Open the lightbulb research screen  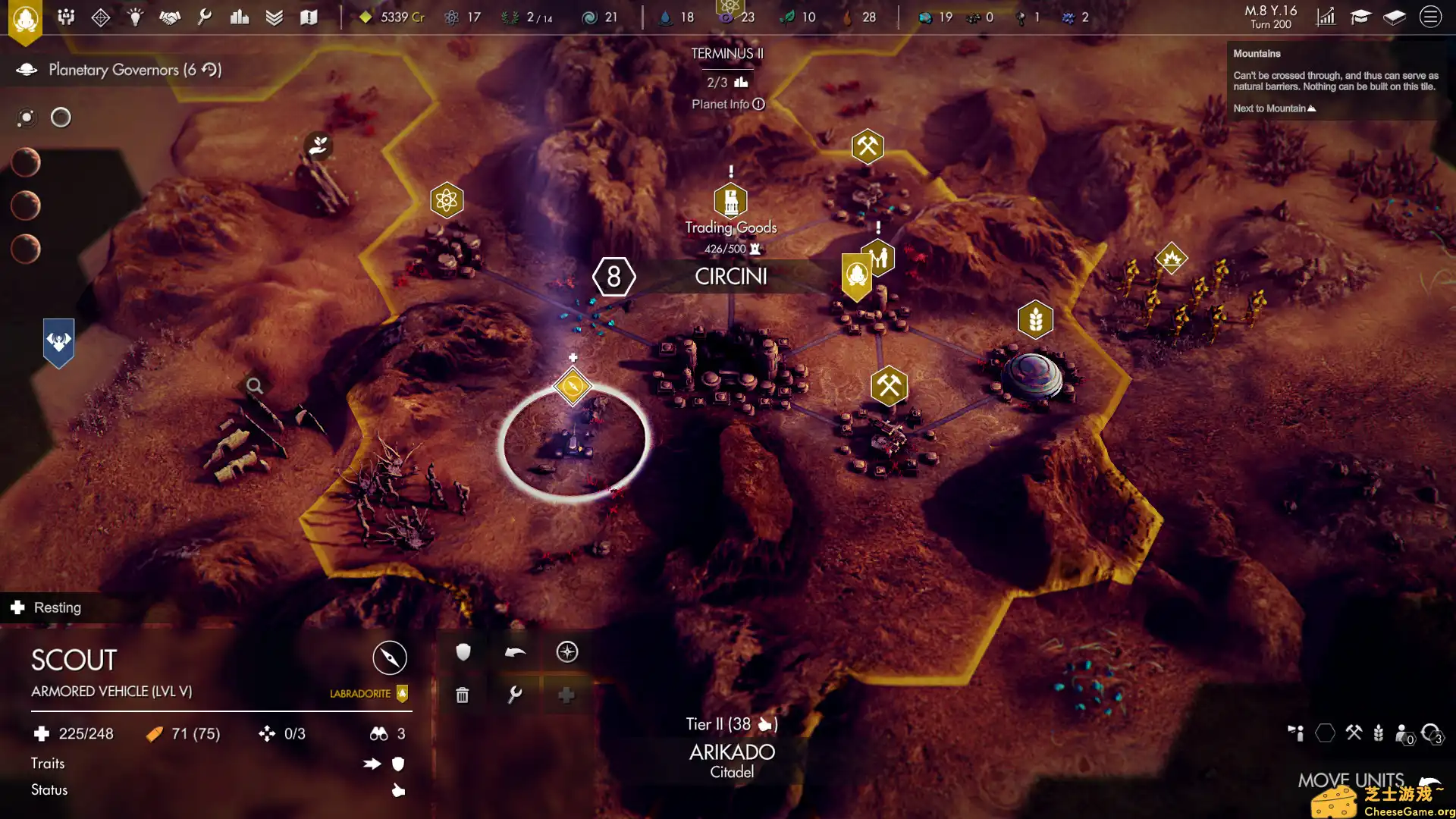click(x=135, y=17)
